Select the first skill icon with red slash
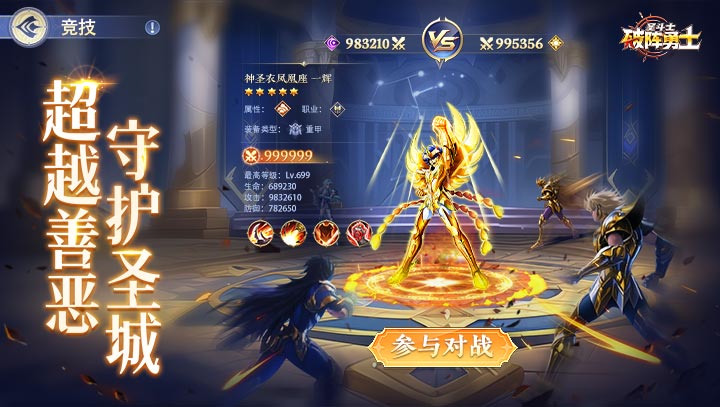This screenshot has width=720, height=407. pos(260,234)
